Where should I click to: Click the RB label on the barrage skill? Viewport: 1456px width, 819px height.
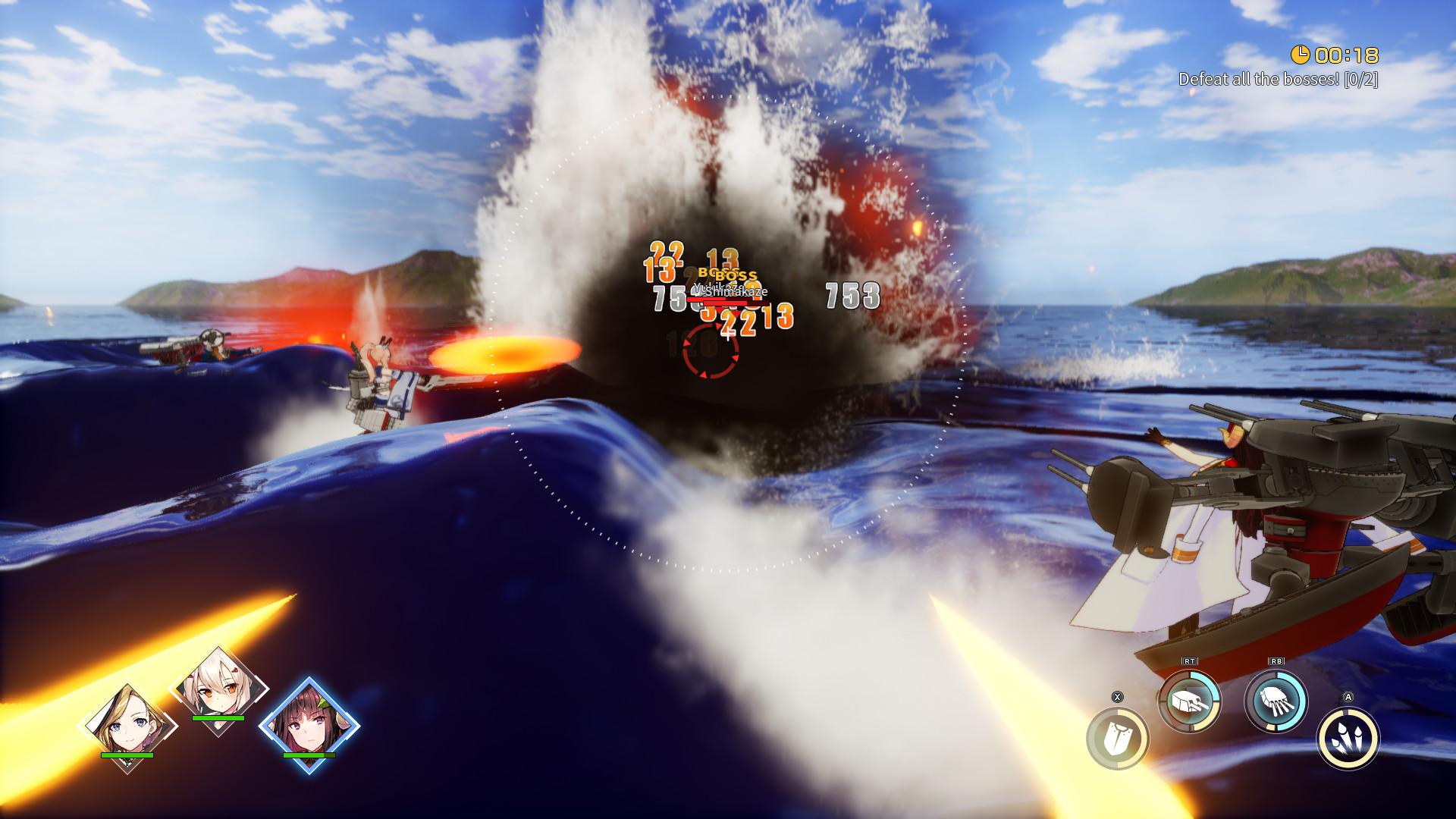(1278, 661)
